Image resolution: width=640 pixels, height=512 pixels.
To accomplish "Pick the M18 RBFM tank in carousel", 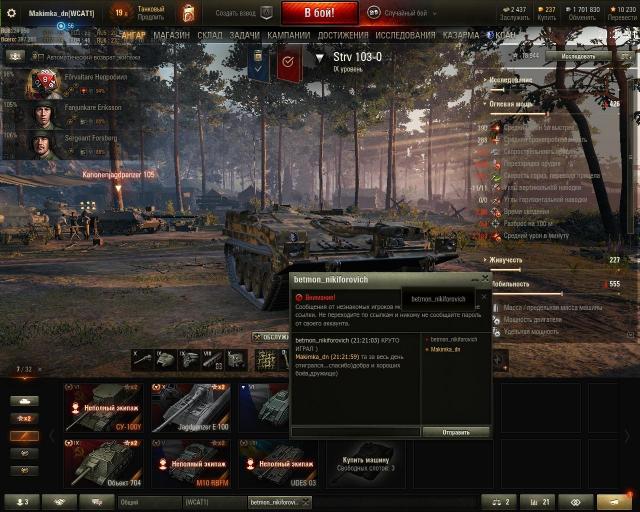I will pyautogui.click(x=190, y=464).
